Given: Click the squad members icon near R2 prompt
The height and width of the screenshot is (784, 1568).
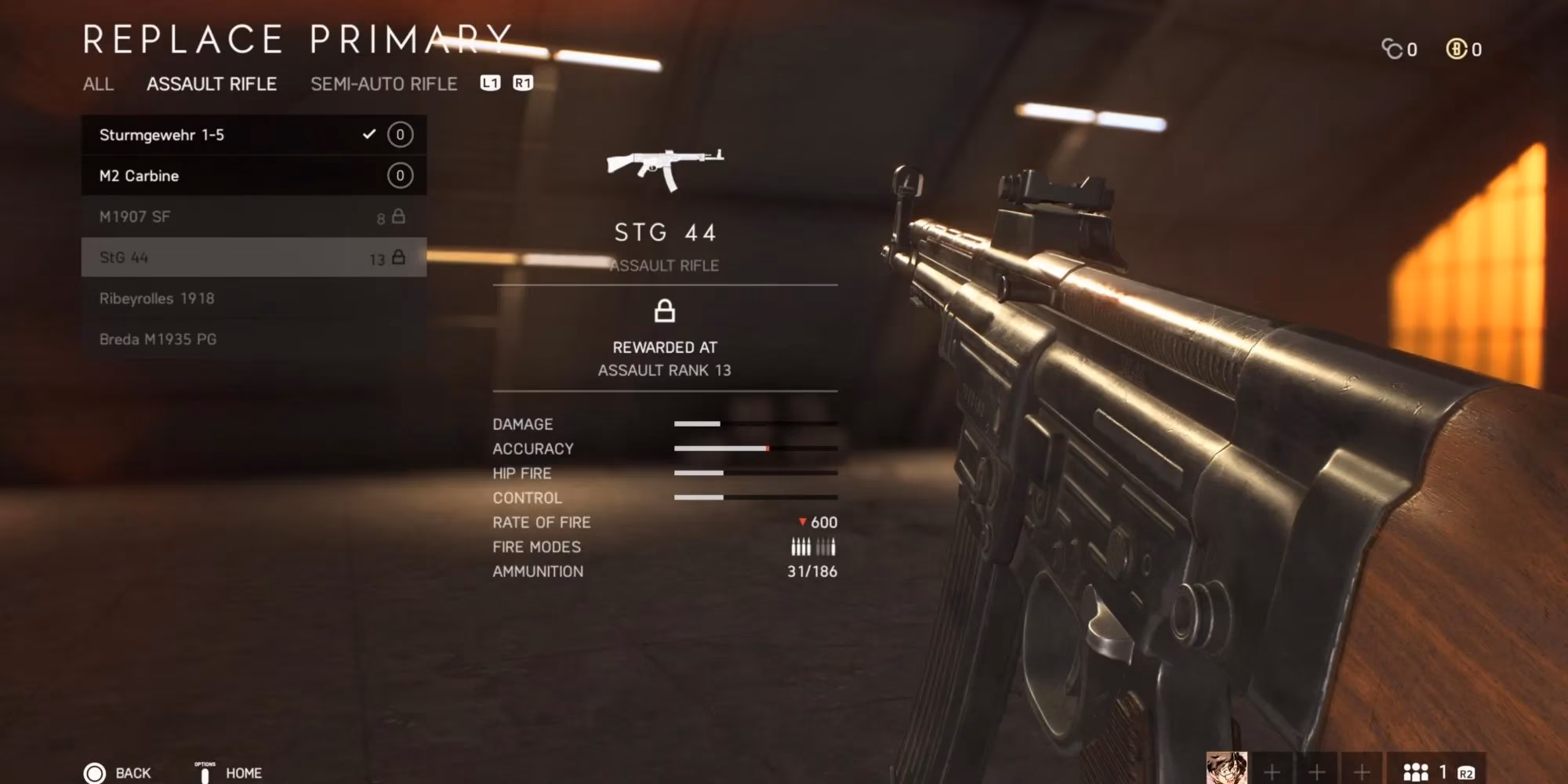Looking at the screenshot, I should 1416,771.
